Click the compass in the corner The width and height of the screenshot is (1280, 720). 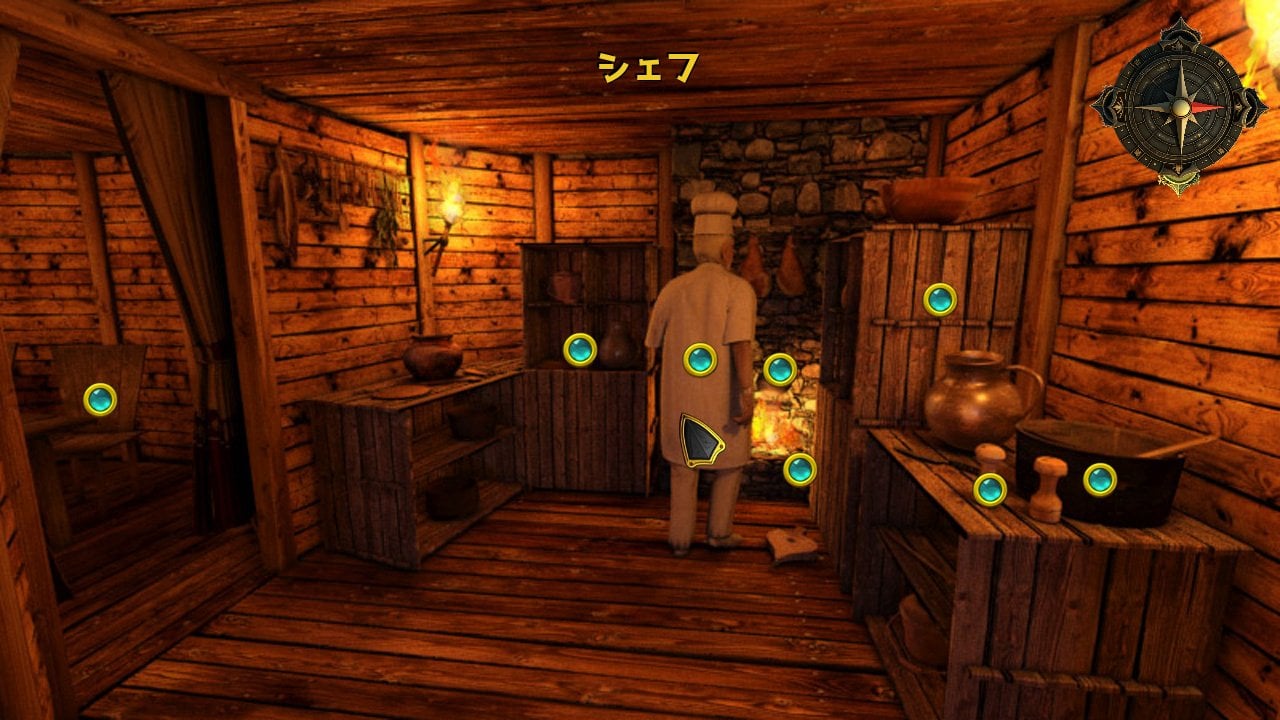click(x=1180, y=106)
